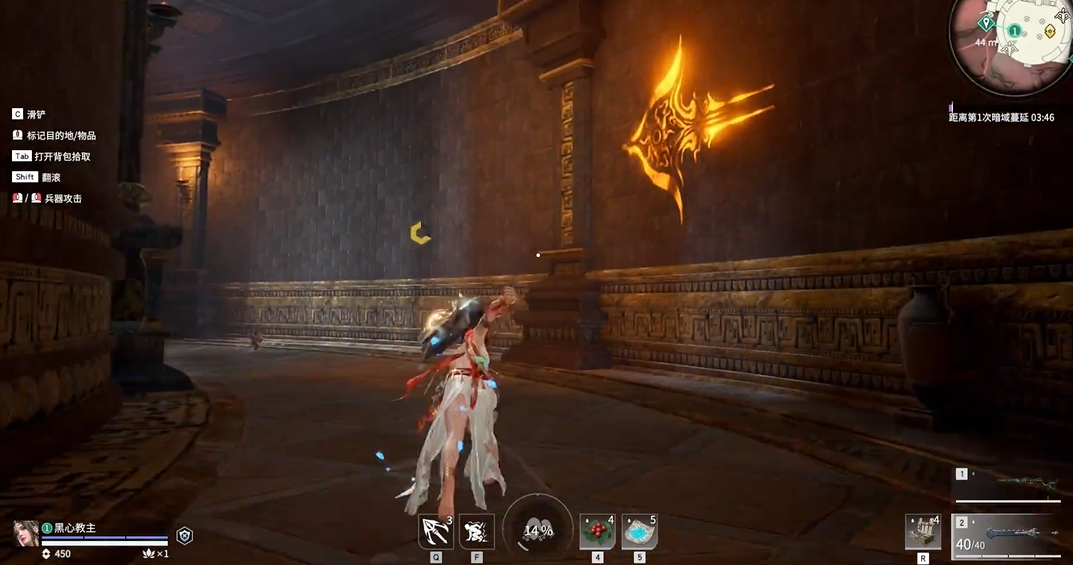Open the crate item slot with count 4
This screenshot has width=1073, height=565.
tap(922, 531)
